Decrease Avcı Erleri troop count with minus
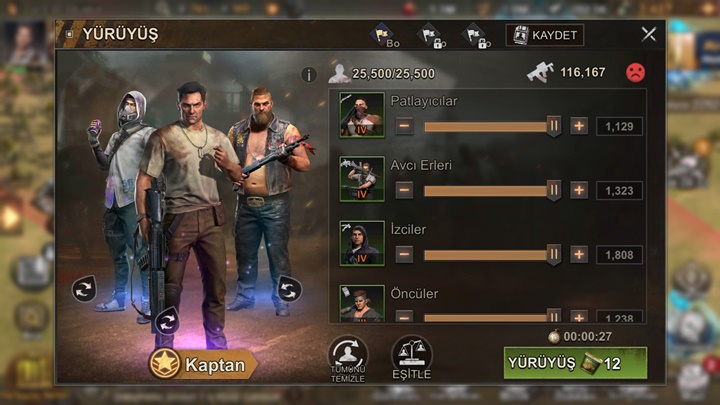720x405 pixels. (404, 190)
